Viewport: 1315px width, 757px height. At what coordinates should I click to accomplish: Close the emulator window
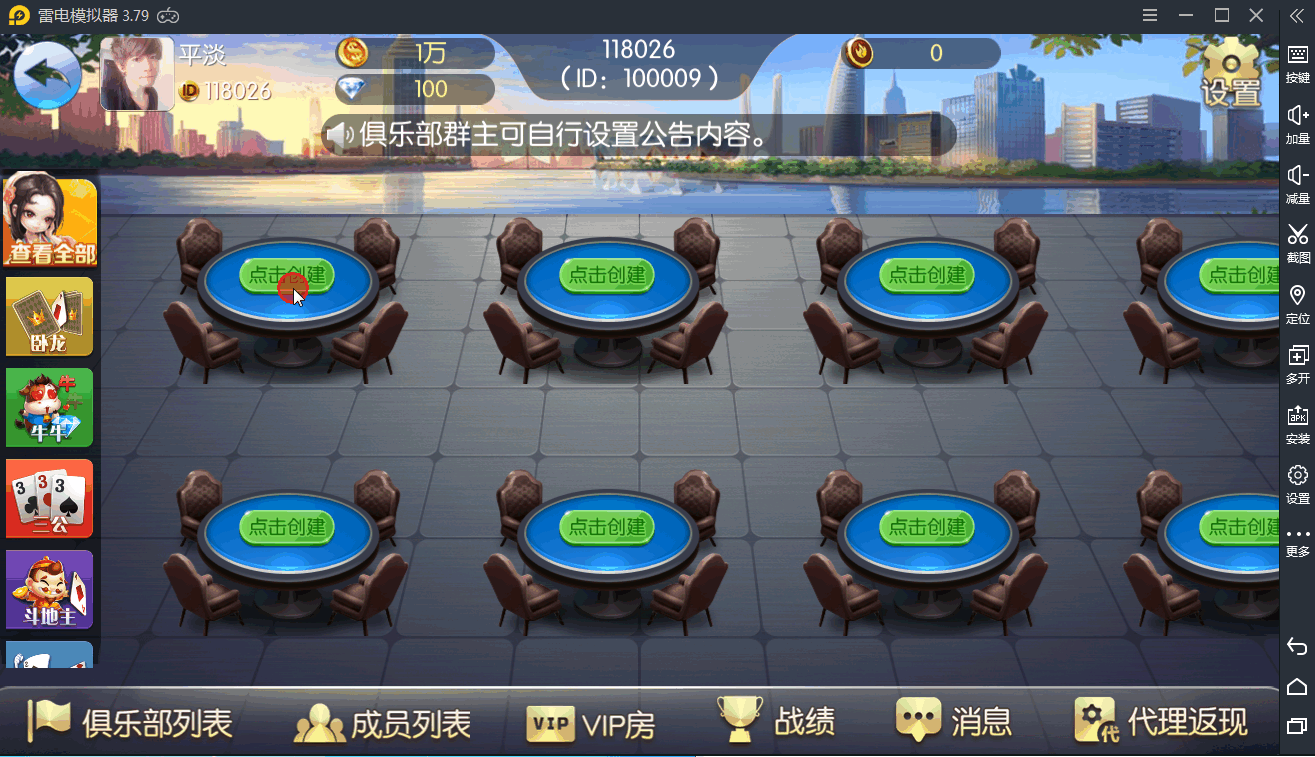coord(1256,15)
